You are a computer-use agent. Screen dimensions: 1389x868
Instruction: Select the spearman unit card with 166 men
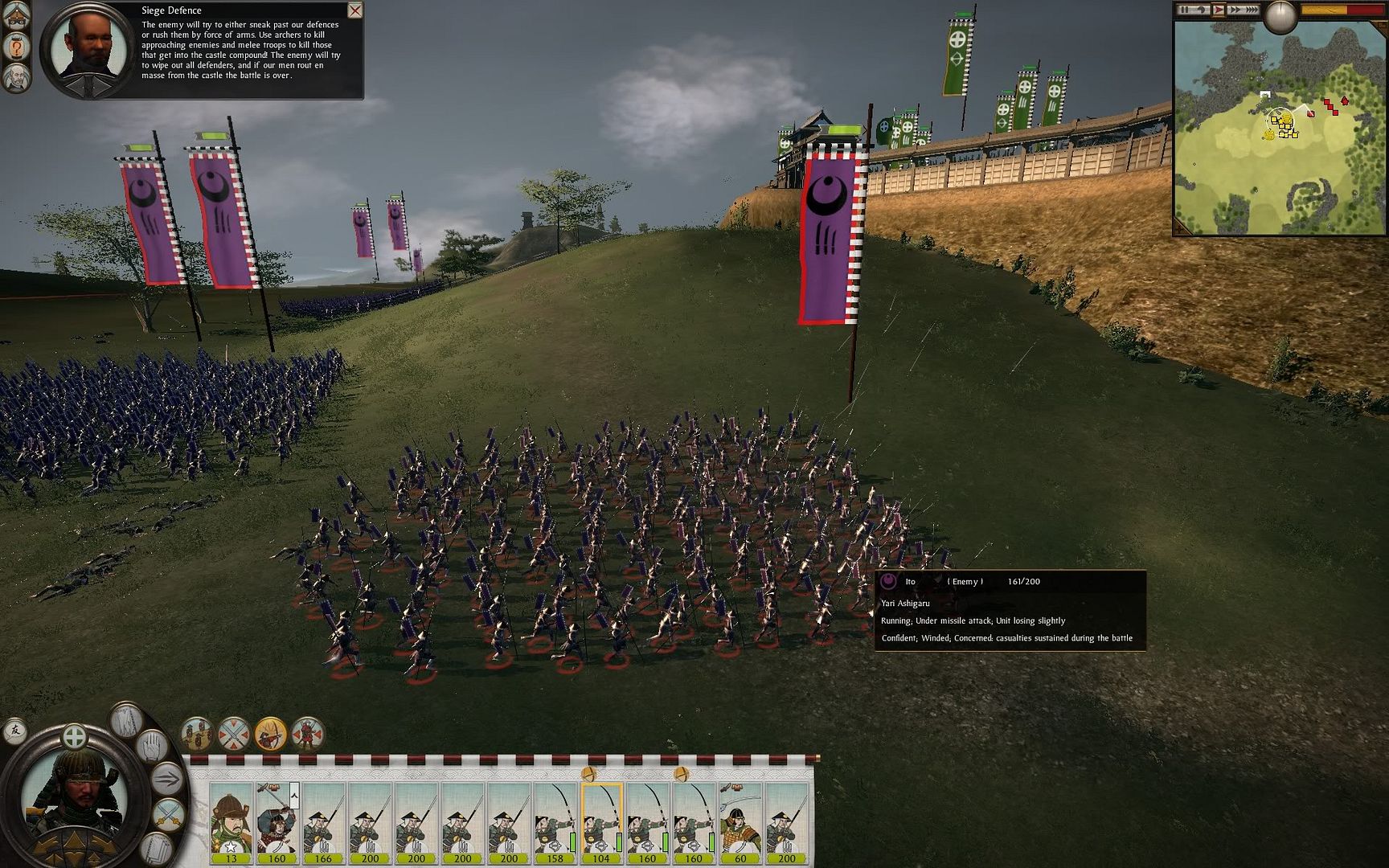click(323, 821)
